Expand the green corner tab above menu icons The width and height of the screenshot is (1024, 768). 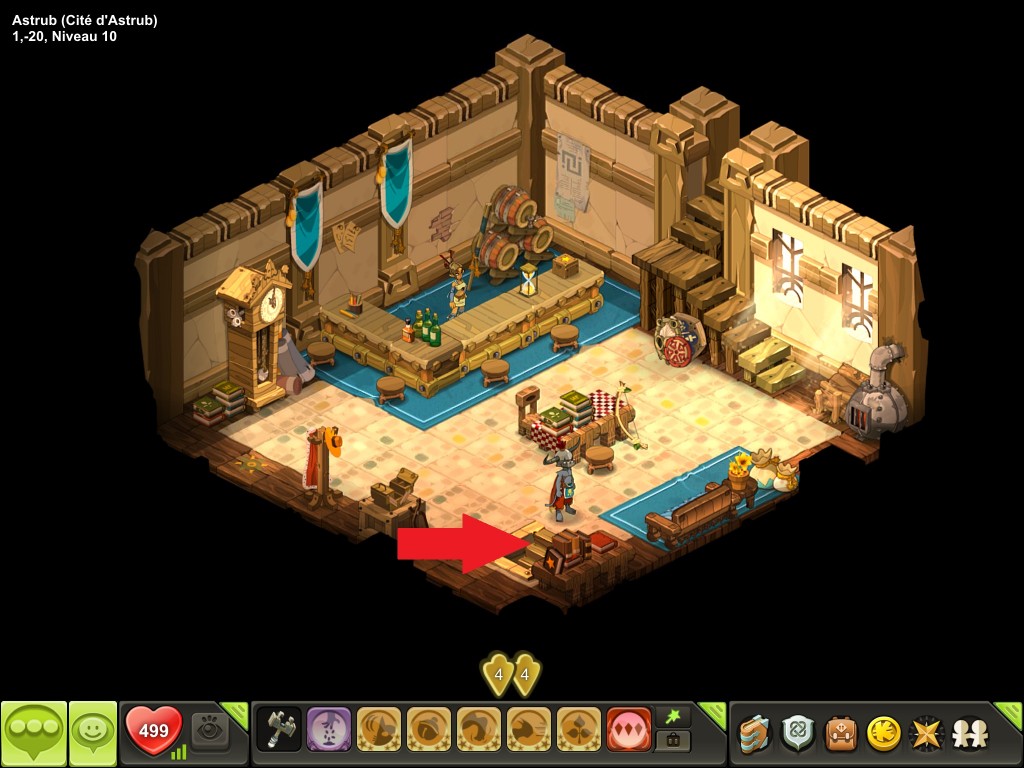point(1010,714)
